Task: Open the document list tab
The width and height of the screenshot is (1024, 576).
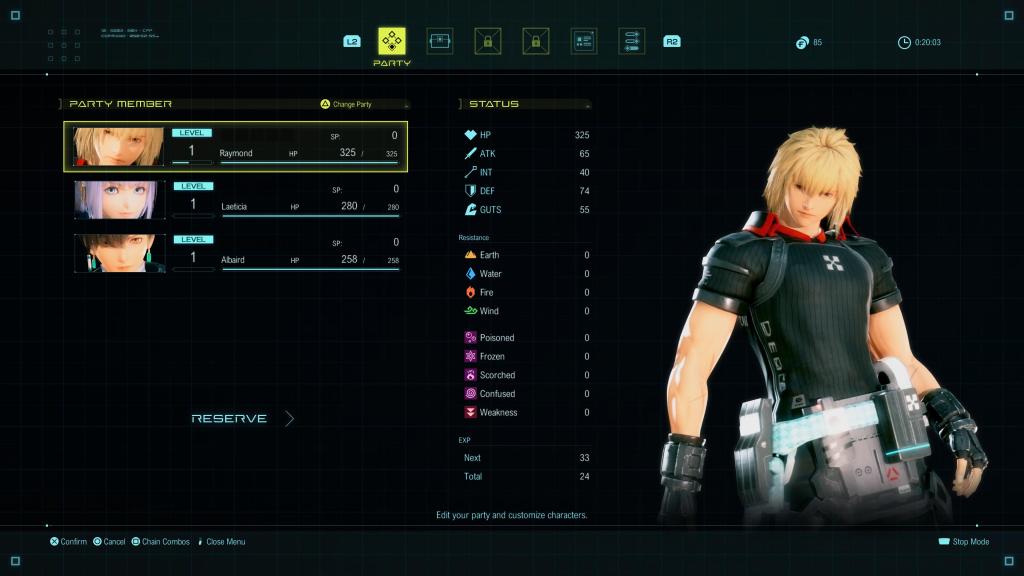Action: click(584, 41)
